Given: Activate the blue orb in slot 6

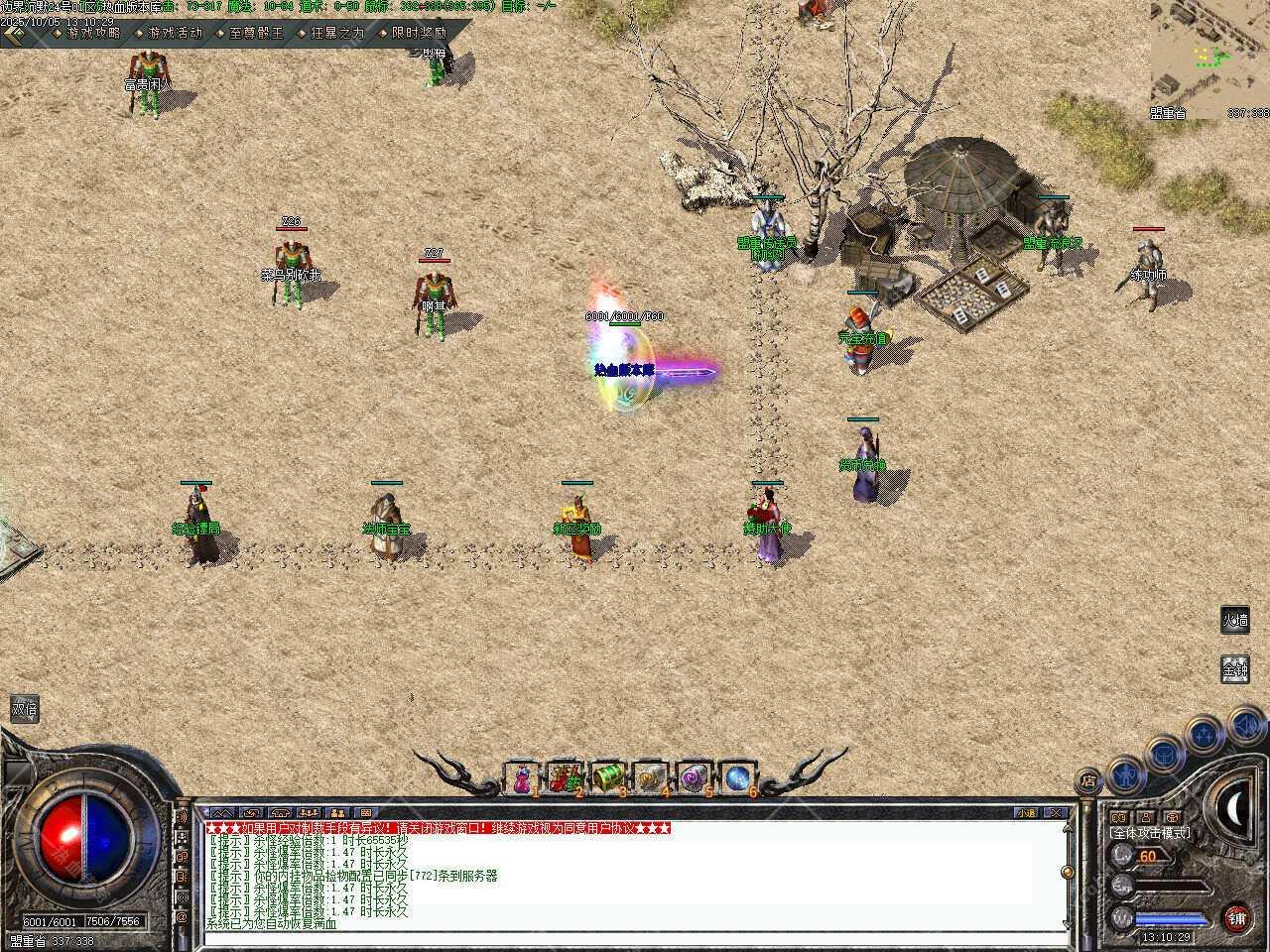Looking at the screenshot, I should tap(737, 779).
